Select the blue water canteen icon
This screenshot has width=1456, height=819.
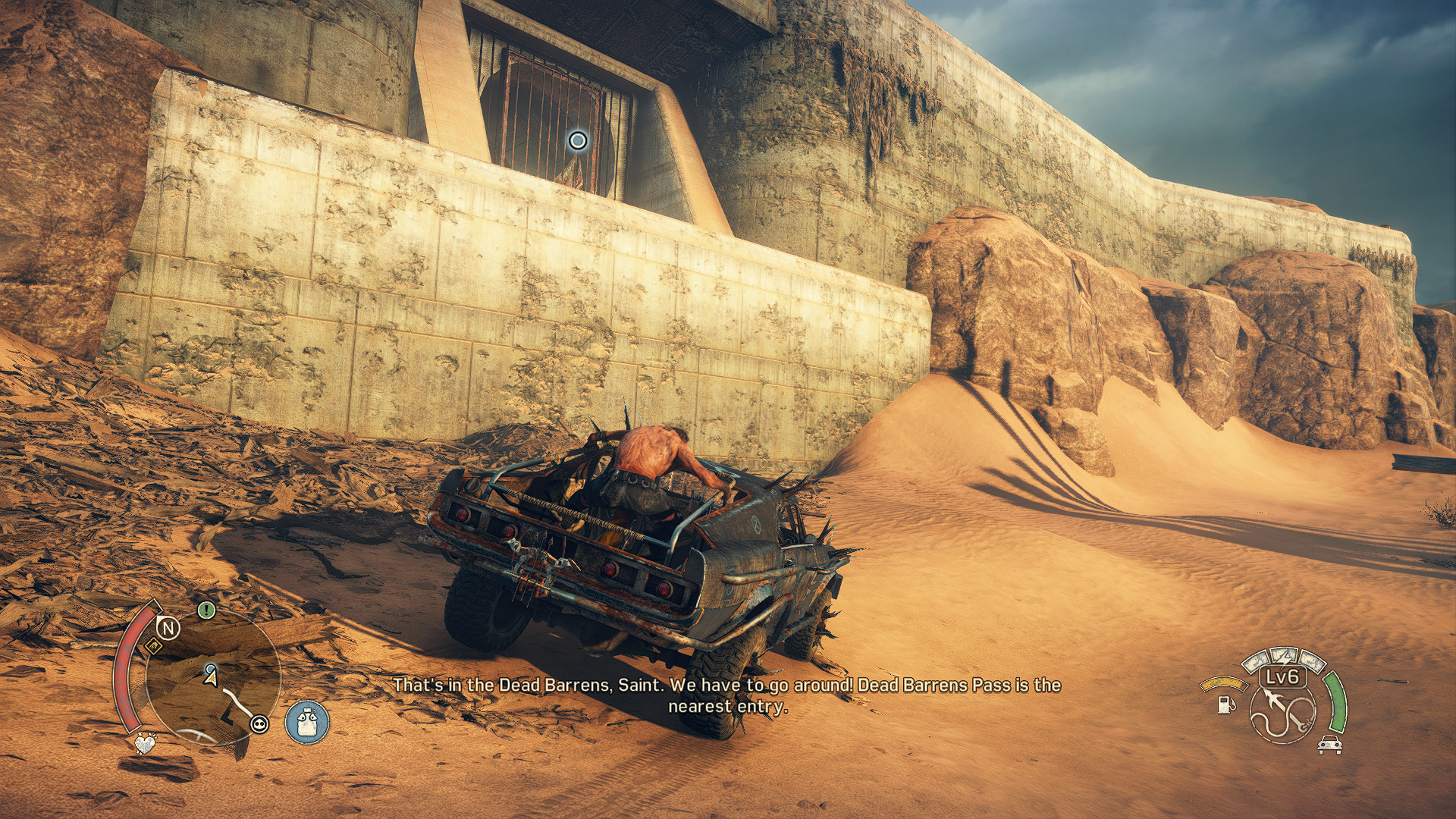(x=307, y=722)
